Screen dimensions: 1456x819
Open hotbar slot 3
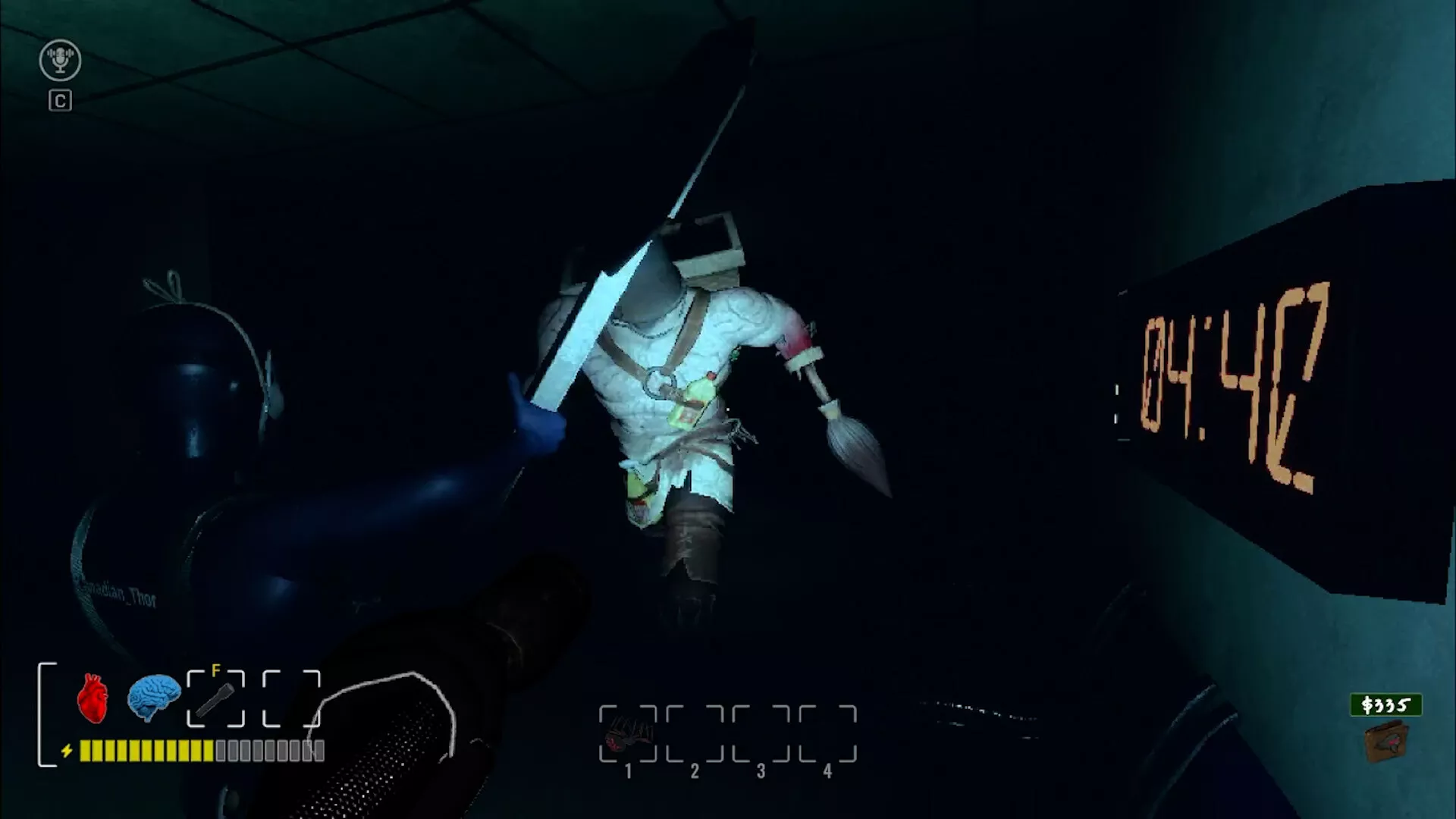coord(761,730)
